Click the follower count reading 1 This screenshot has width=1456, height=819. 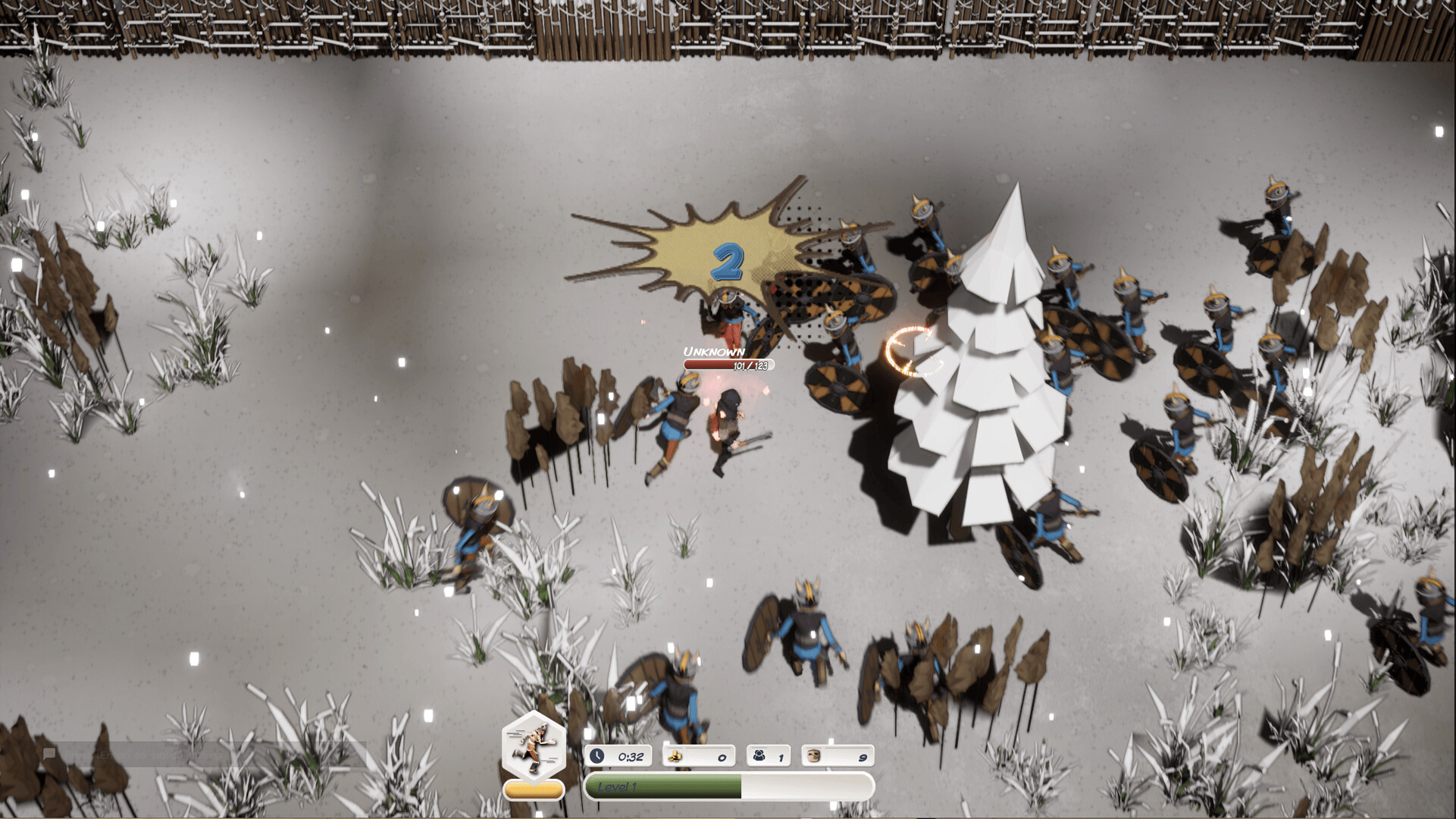pyautogui.click(x=781, y=756)
